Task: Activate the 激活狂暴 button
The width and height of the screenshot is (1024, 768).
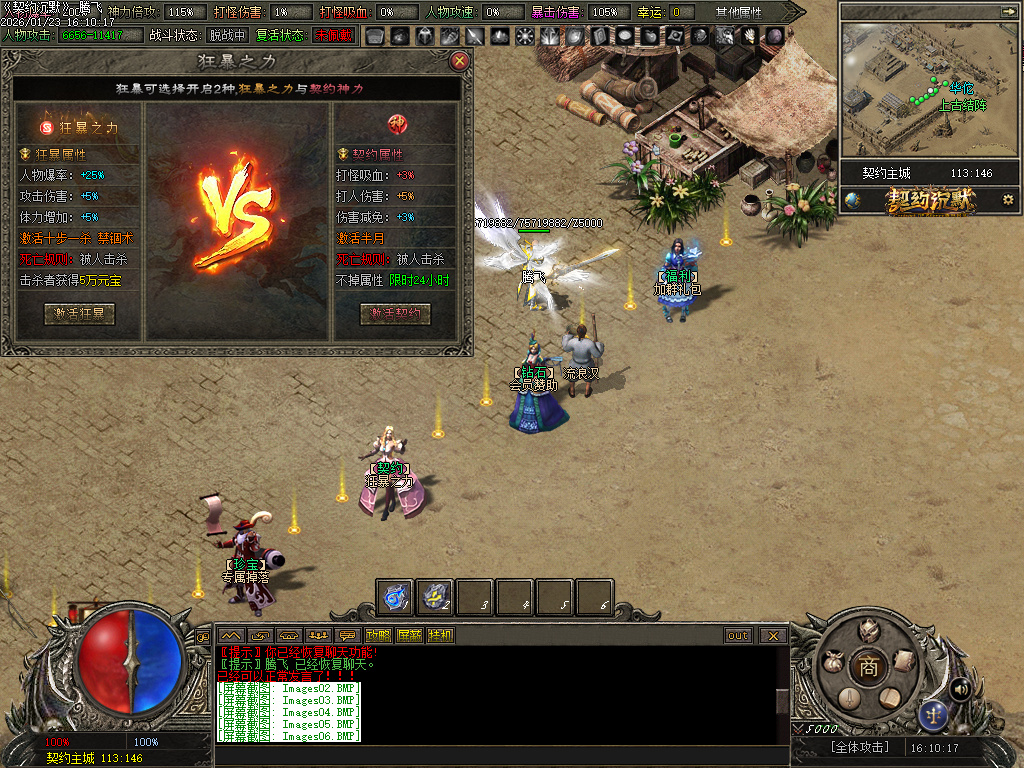Action: tap(79, 313)
